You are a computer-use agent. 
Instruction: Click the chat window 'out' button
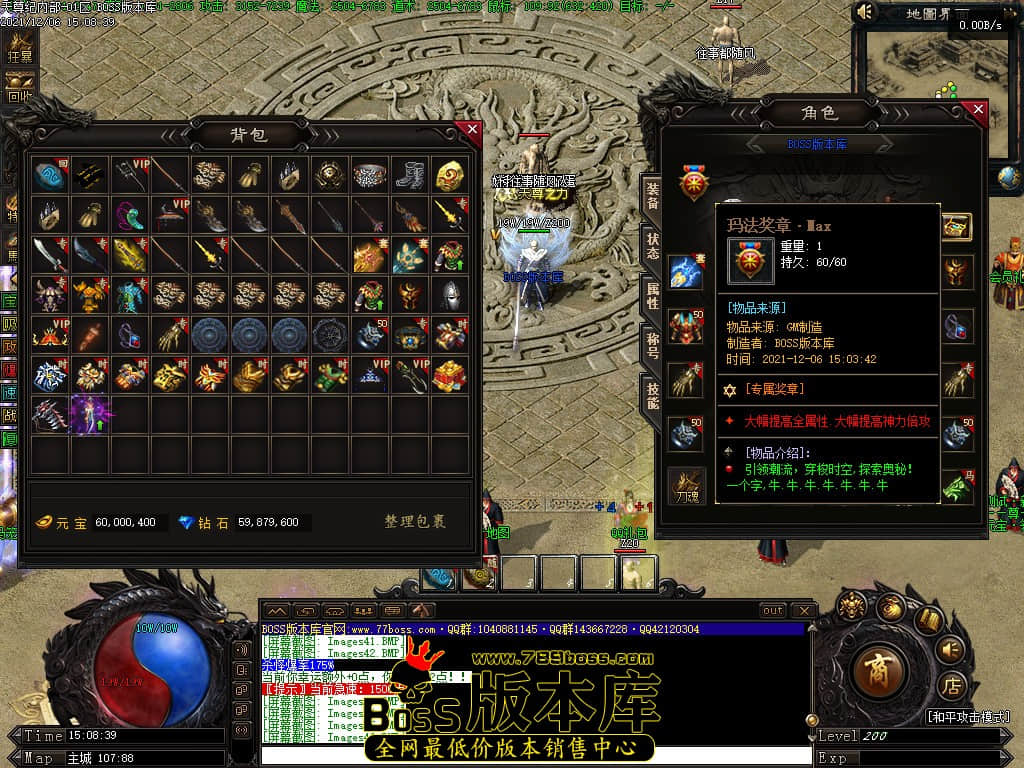pyautogui.click(x=773, y=610)
